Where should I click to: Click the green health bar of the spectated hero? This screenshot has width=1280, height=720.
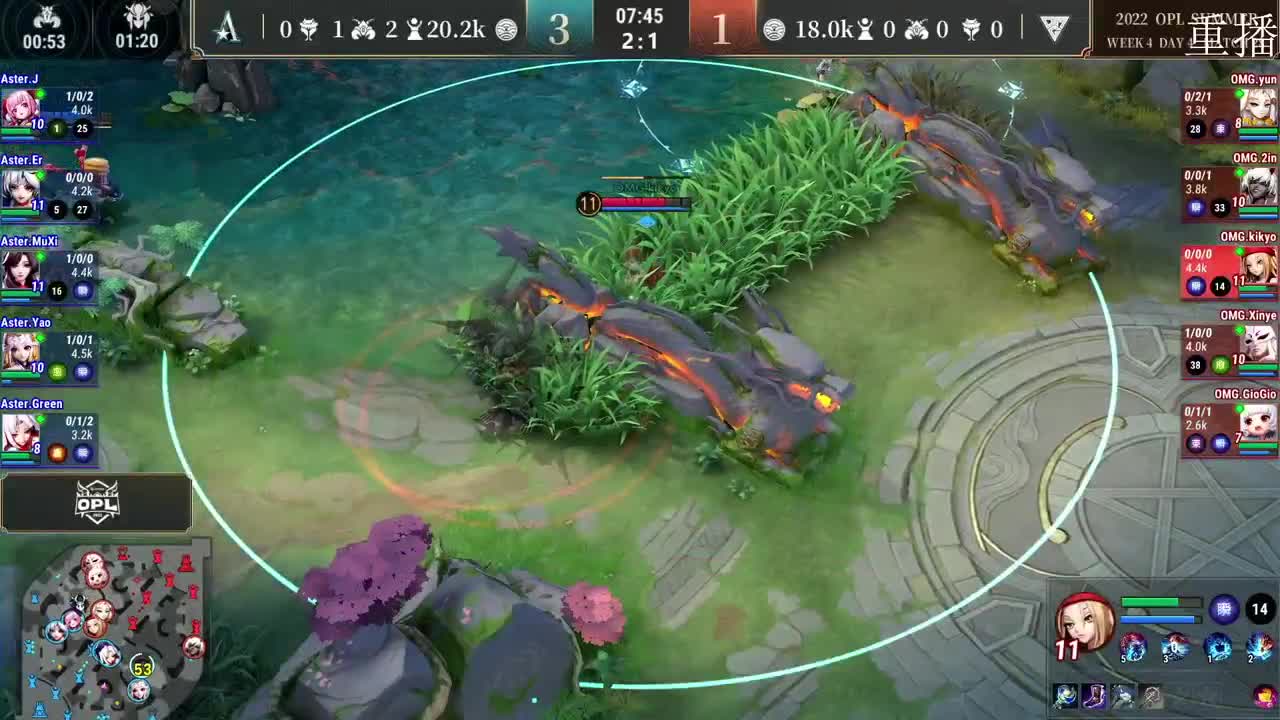[x=1151, y=601]
